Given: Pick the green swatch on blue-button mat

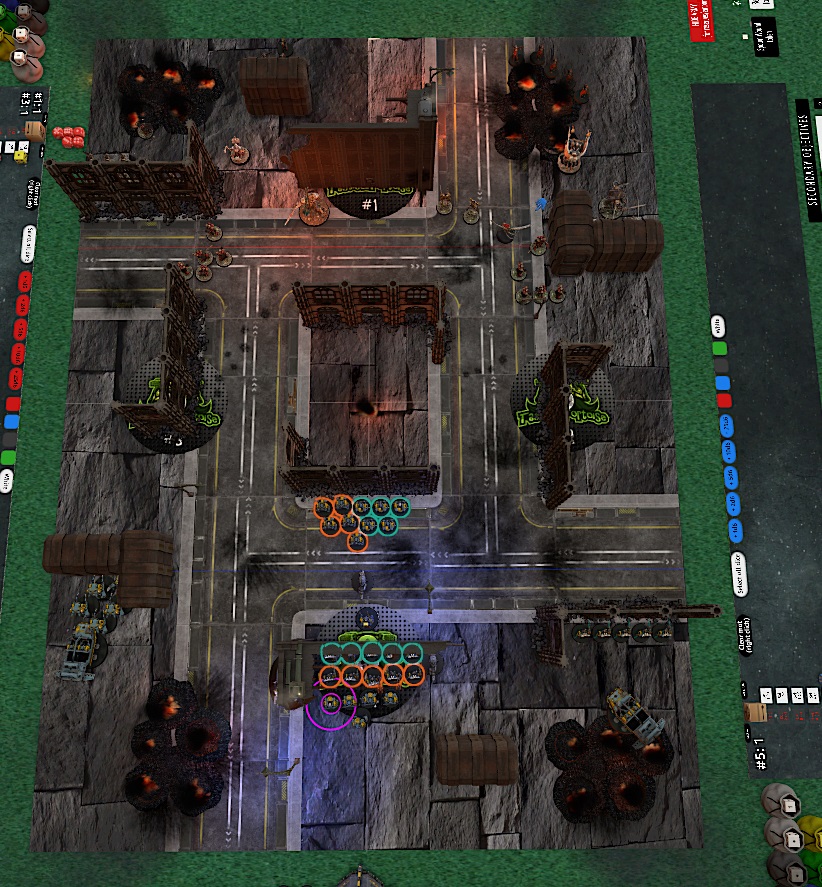Looking at the screenshot, I should tap(719, 349).
